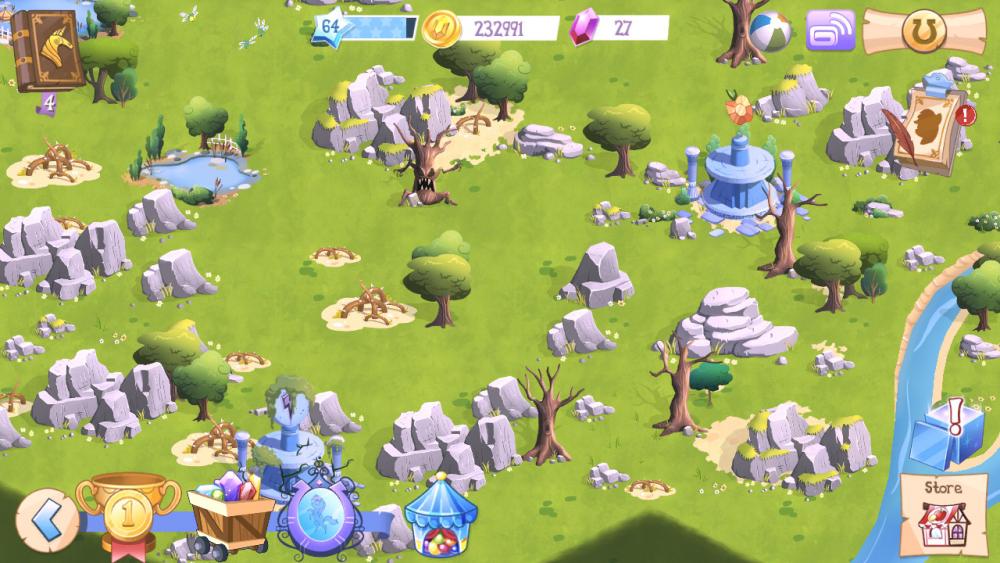This screenshot has width=1000, height=563.
Task: Open the Store
Action: [943, 514]
